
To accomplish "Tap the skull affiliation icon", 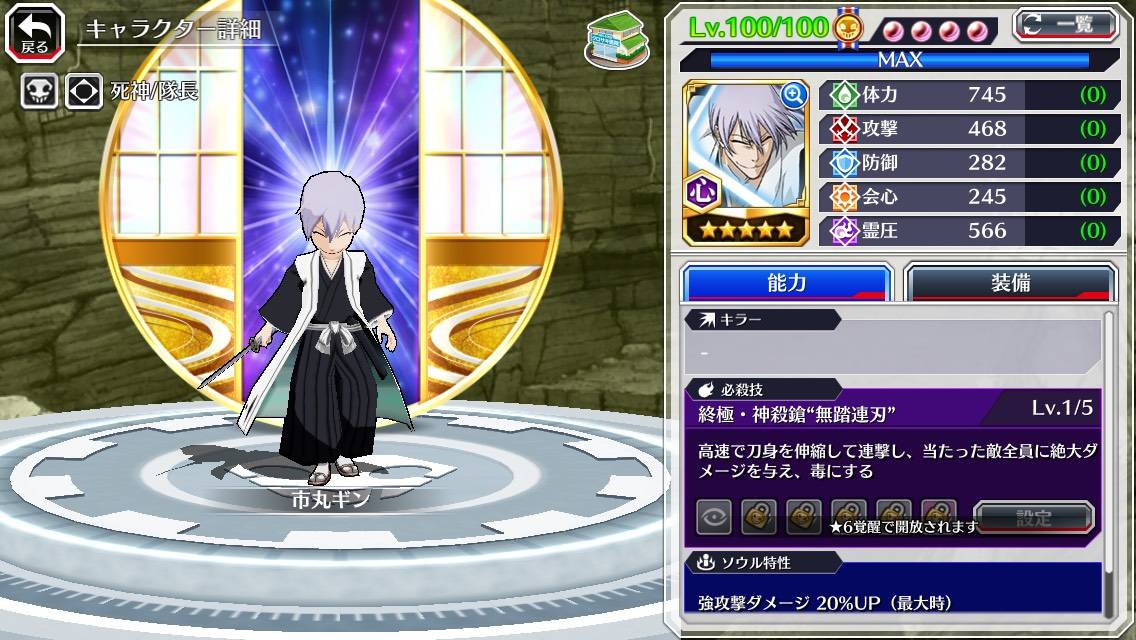I will click(39, 92).
